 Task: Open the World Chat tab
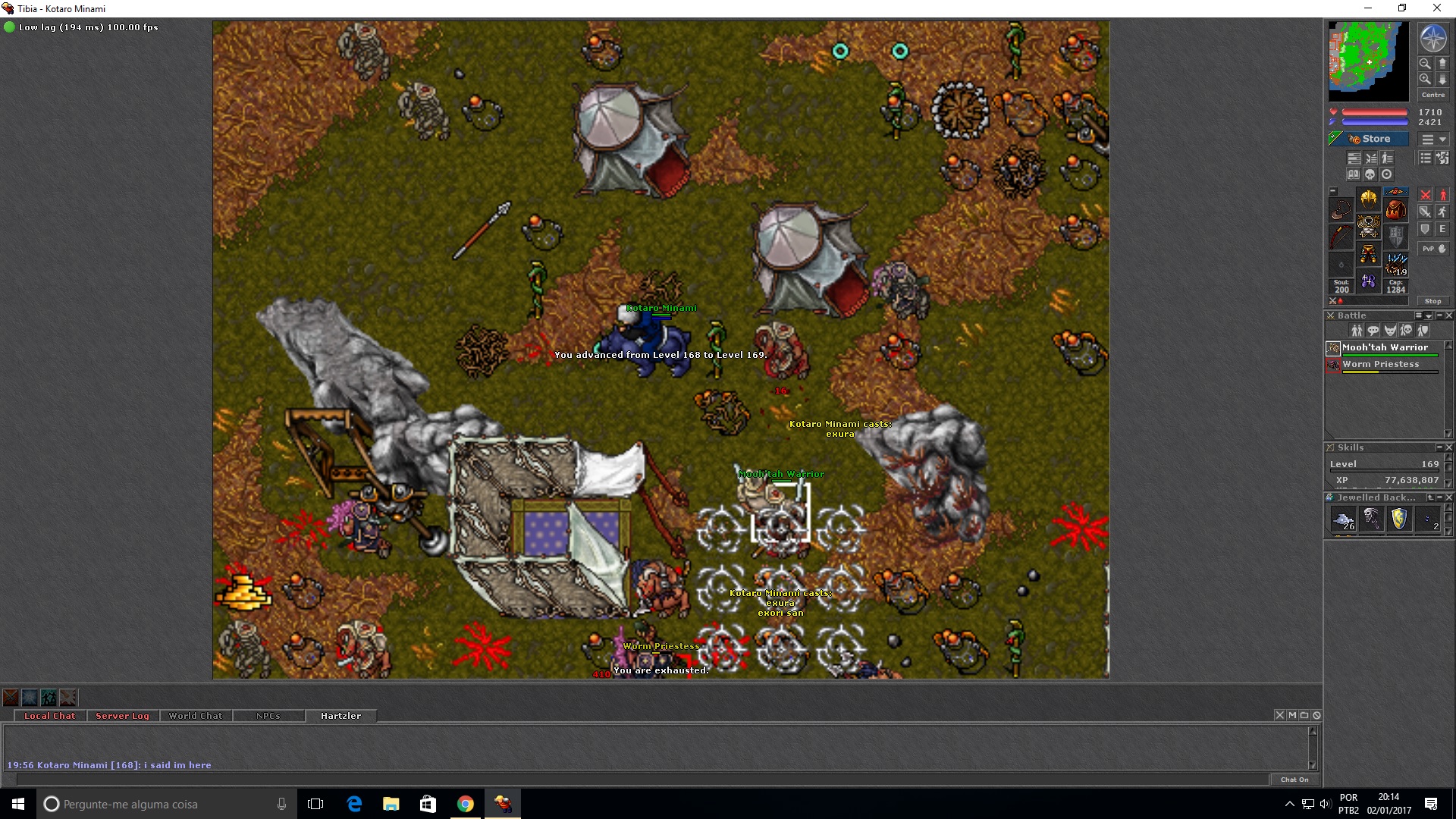[x=196, y=716]
